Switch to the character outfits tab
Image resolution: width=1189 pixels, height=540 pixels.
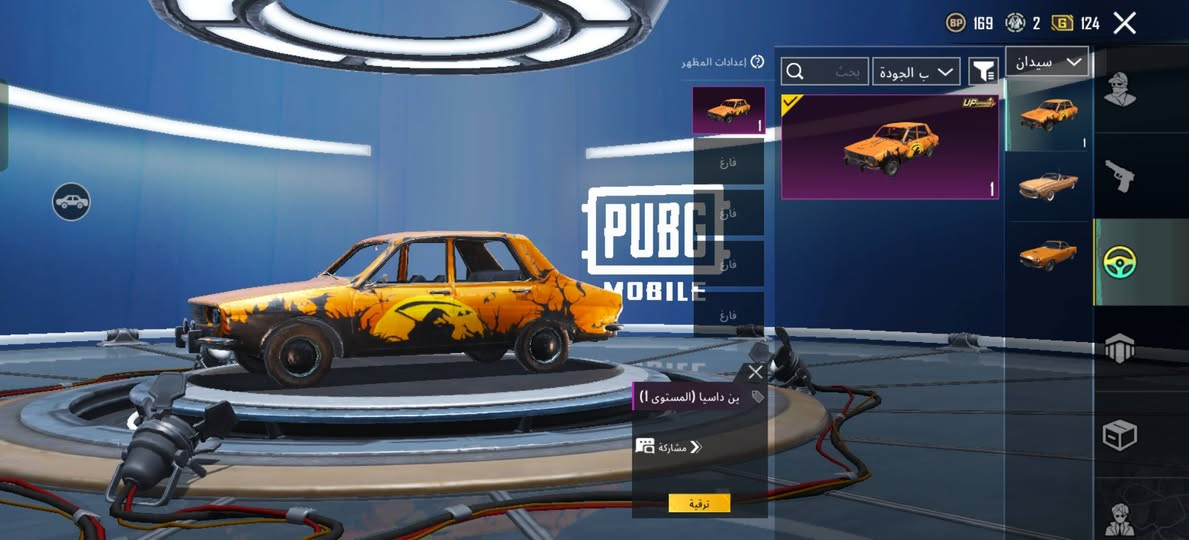(x=1120, y=89)
